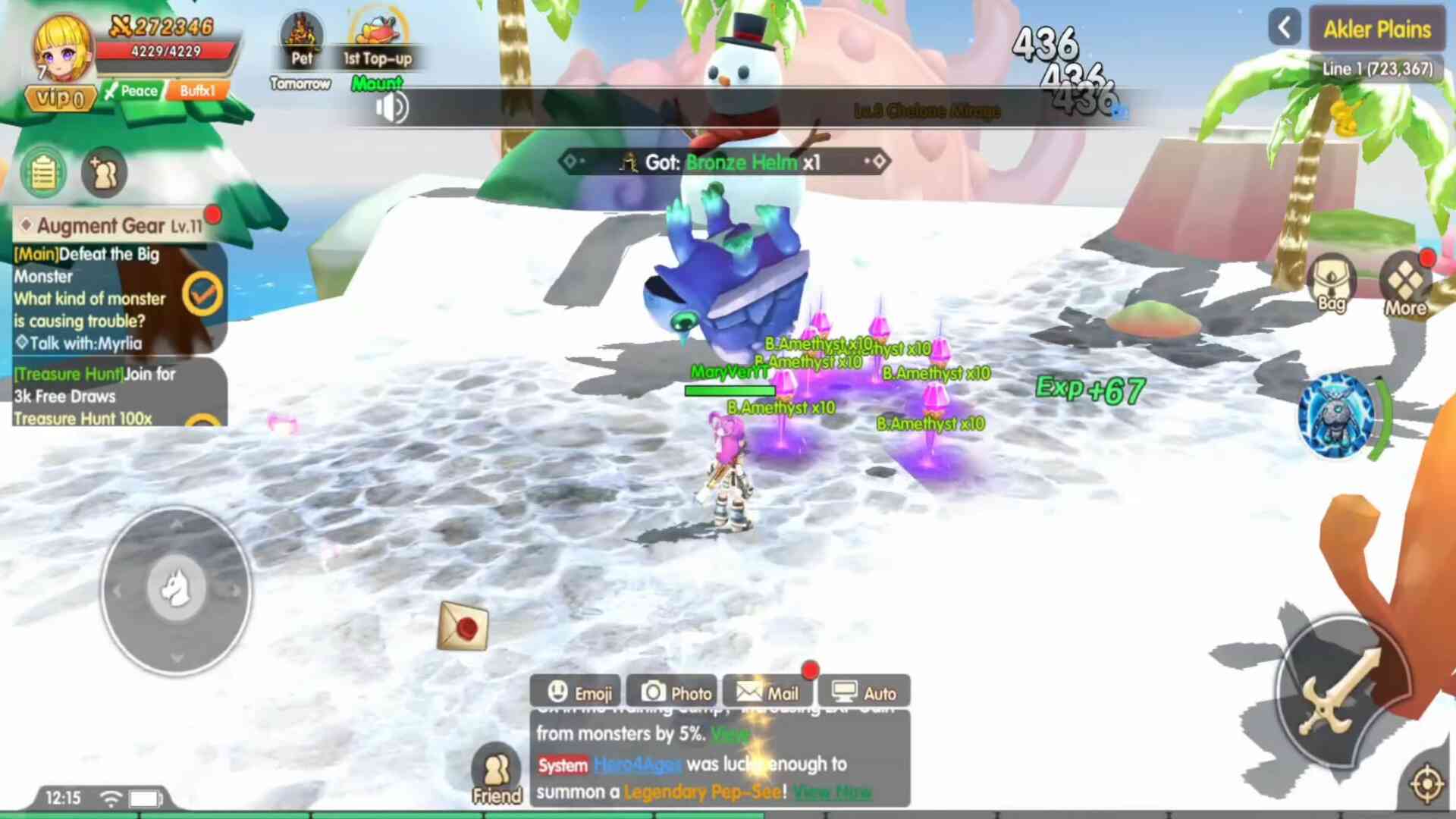Open the Augment Gear Lv.11 notice
Viewport: 1456px width, 819px height.
[x=114, y=225]
